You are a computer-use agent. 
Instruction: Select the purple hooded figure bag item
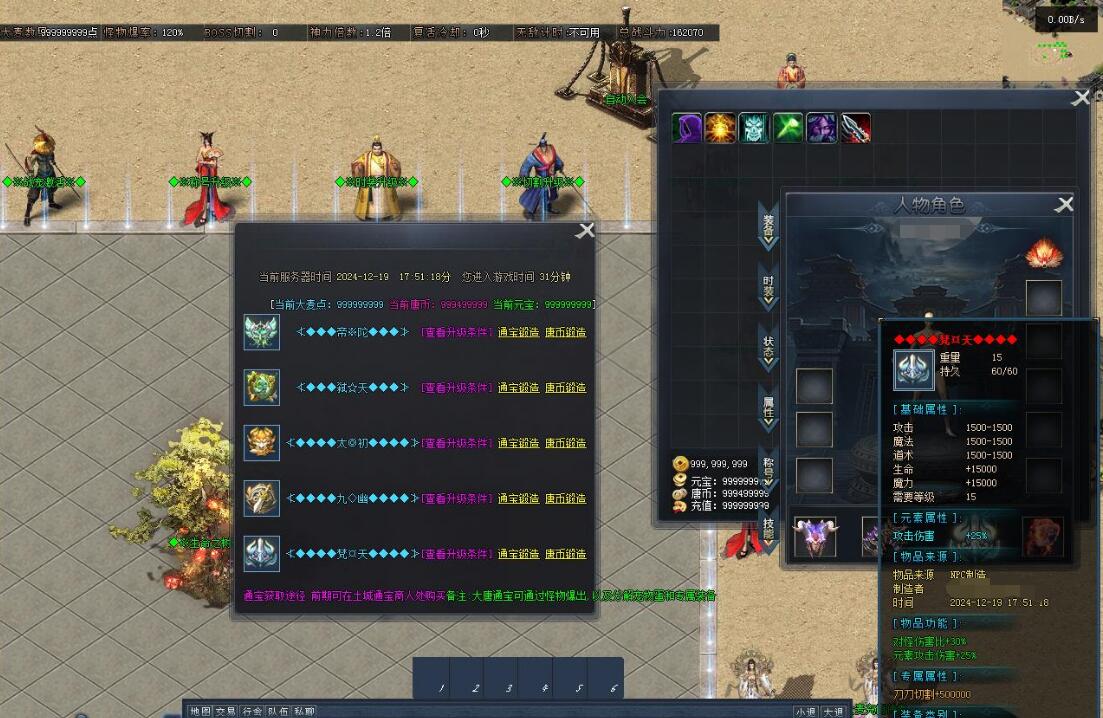point(686,128)
